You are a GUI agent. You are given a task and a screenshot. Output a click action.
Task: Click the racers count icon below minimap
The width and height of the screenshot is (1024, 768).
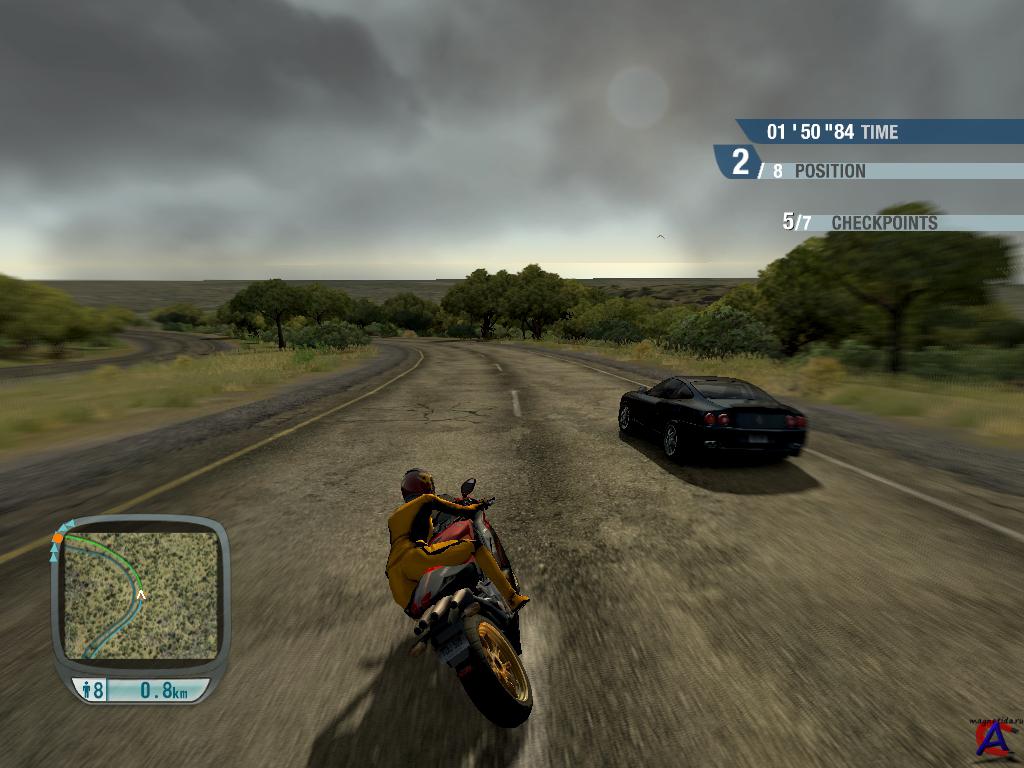pyautogui.click(x=86, y=690)
